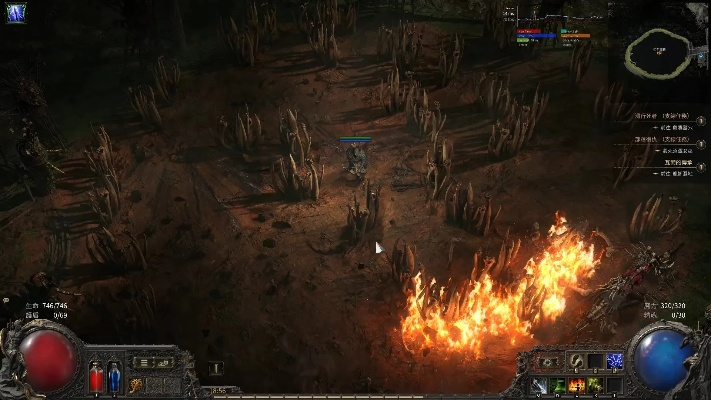Open the portrait icon at top-left
The image size is (711, 400).
[16, 14]
